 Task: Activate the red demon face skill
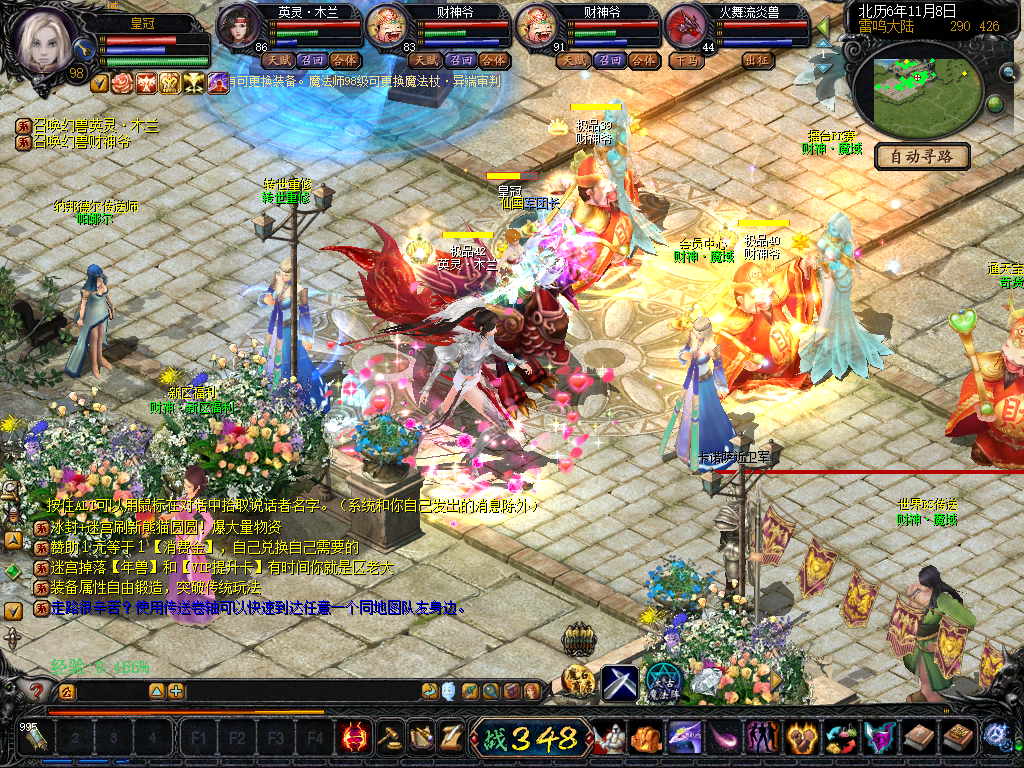click(x=354, y=738)
